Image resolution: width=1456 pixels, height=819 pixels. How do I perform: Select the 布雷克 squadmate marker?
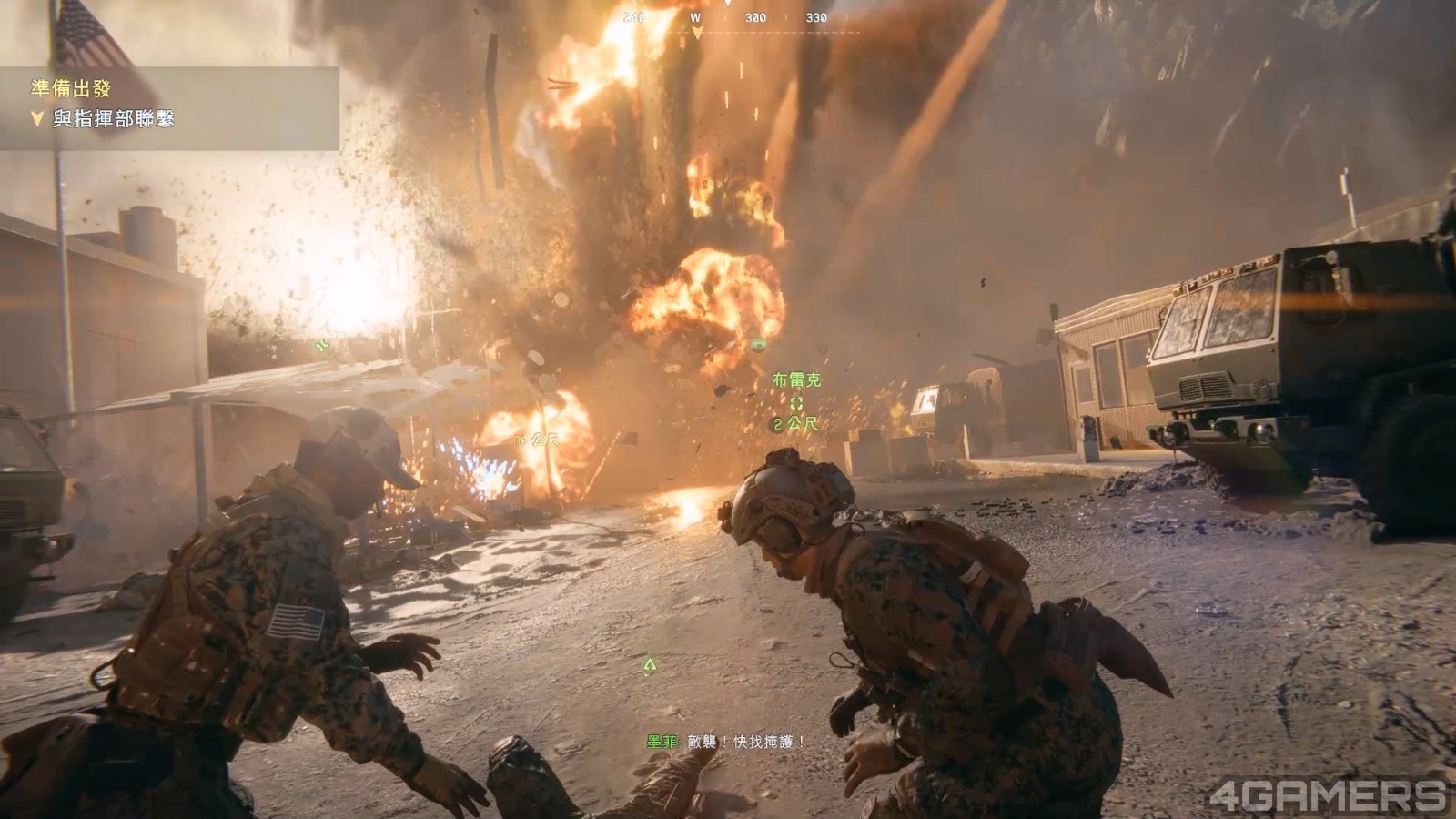[796, 402]
